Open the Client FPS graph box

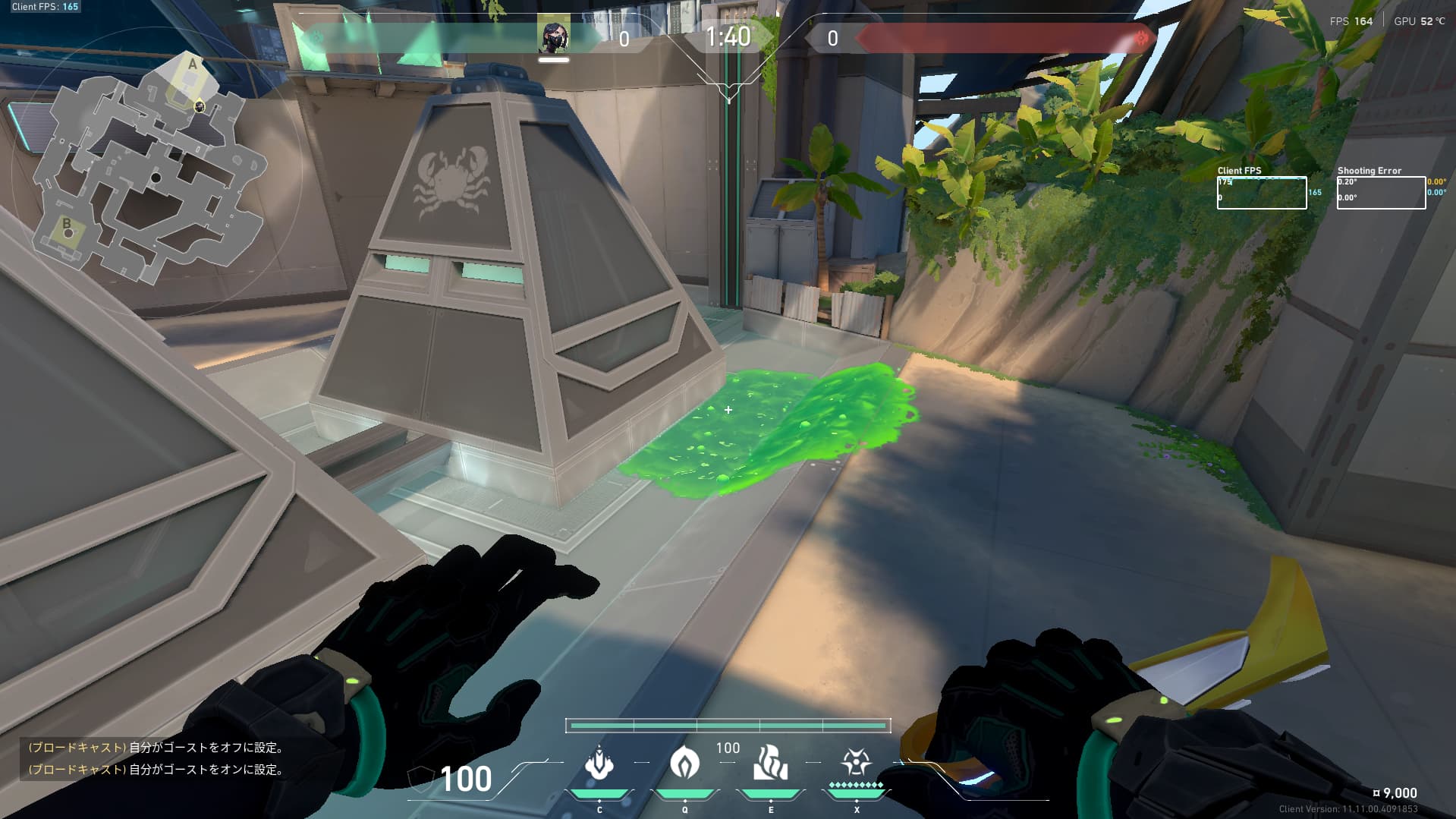1261,193
